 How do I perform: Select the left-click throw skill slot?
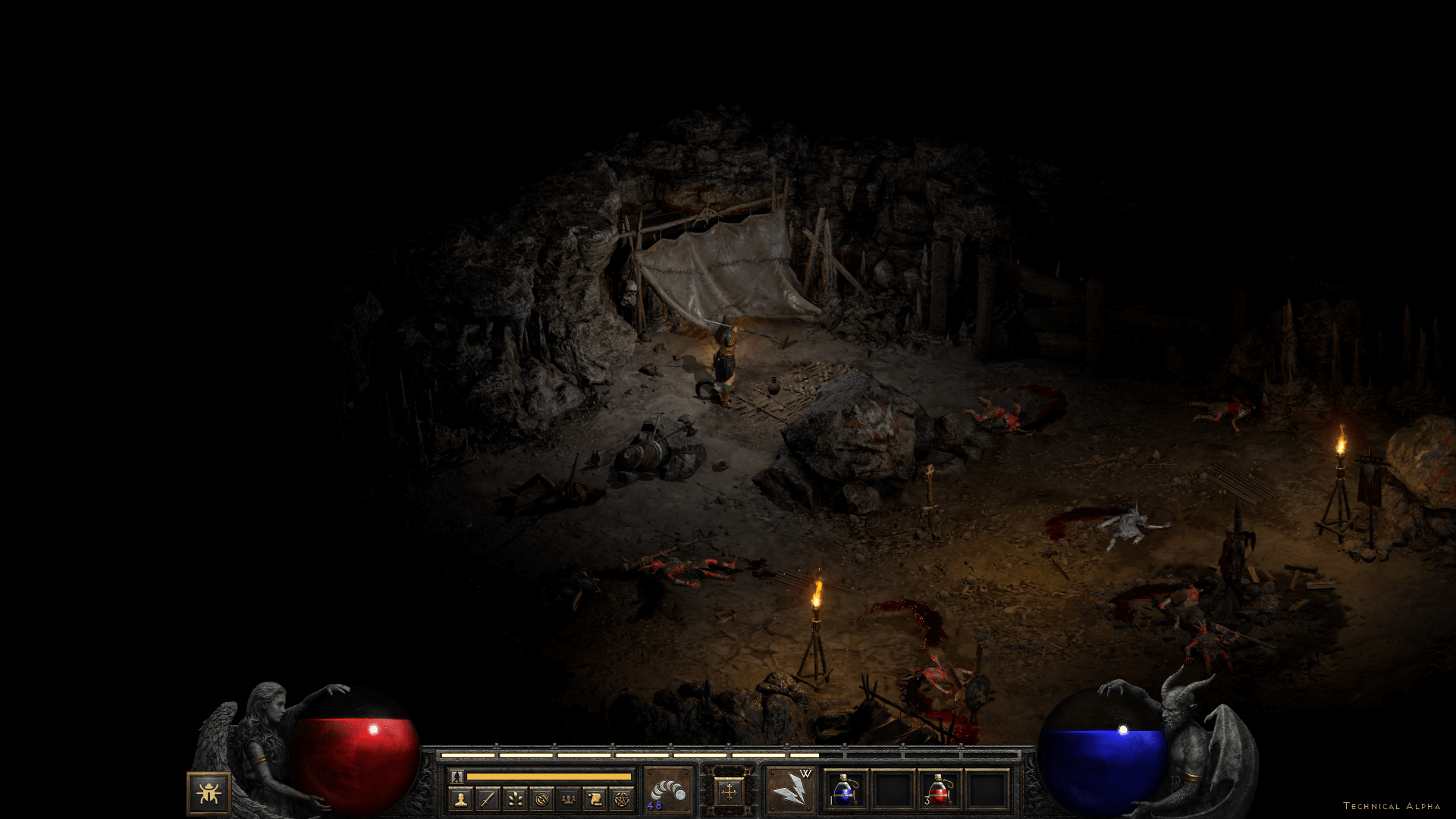click(668, 790)
